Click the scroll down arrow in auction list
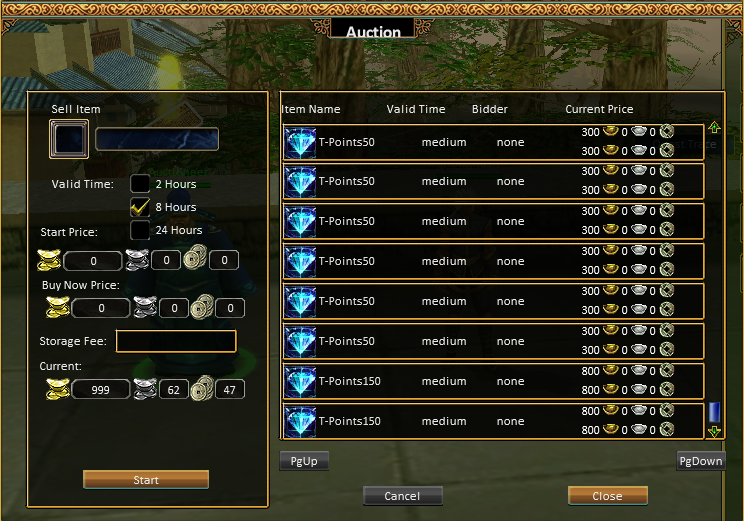Image resolution: width=744 pixels, height=521 pixels. [714, 431]
